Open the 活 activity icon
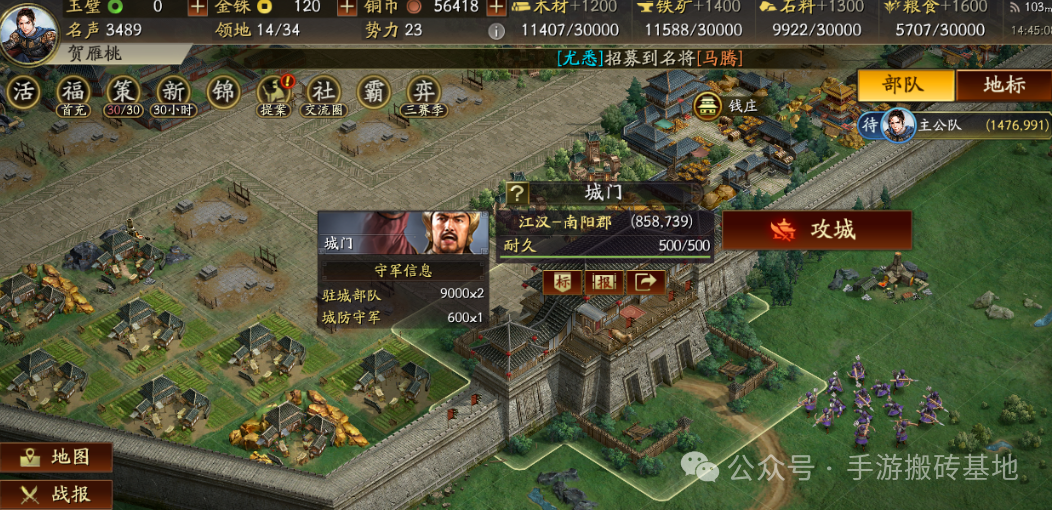This screenshot has width=1052, height=510. pyautogui.click(x=23, y=92)
